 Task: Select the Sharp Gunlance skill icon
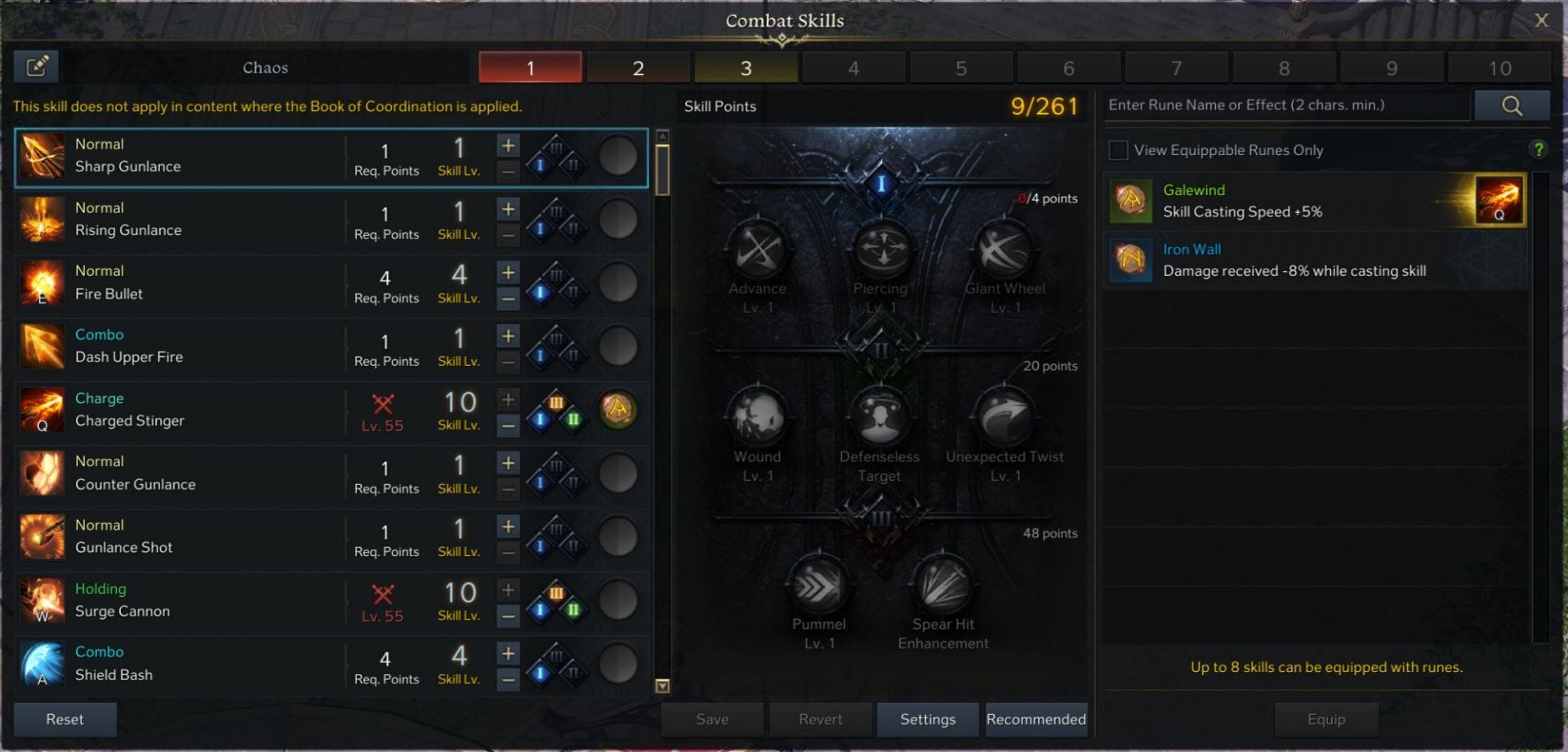click(x=42, y=156)
